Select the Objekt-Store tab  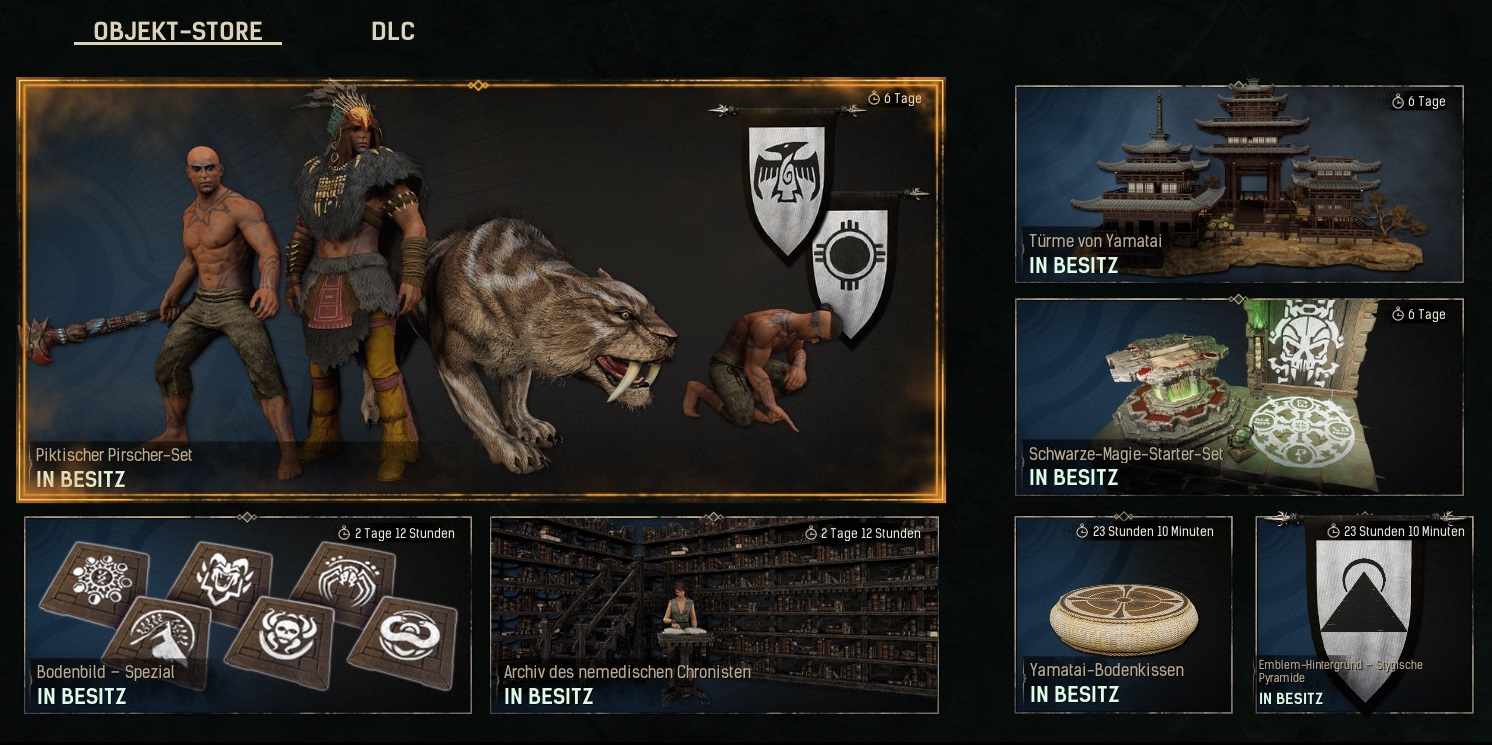[178, 31]
